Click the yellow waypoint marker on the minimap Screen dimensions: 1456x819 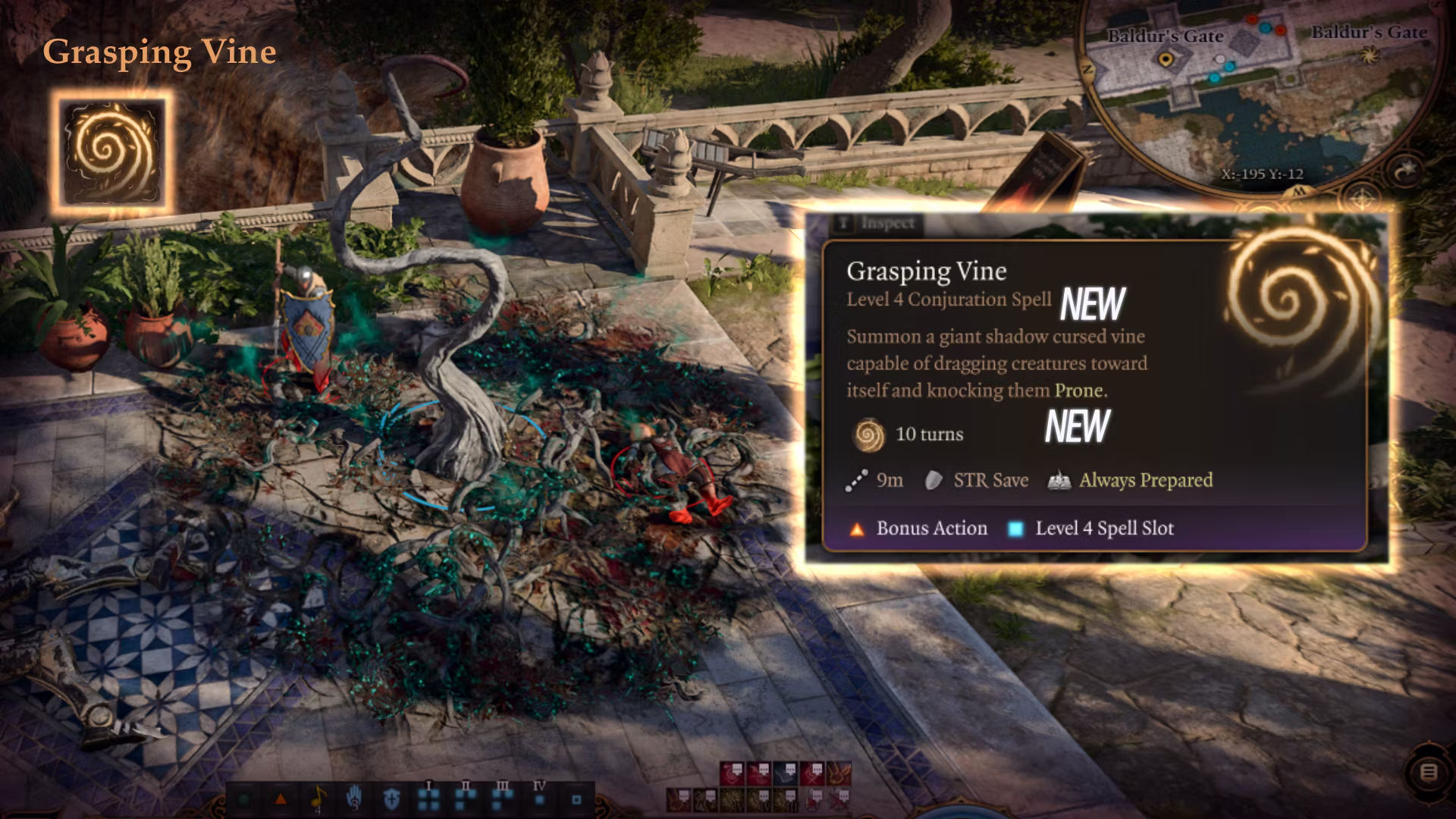[1166, 58]
